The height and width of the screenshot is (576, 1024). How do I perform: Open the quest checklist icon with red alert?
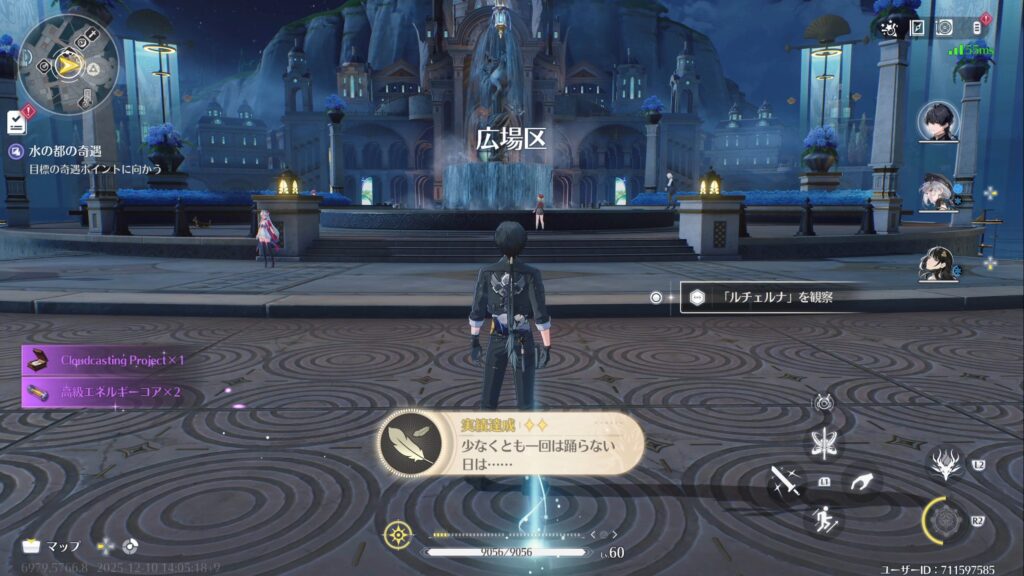point(17,121)
